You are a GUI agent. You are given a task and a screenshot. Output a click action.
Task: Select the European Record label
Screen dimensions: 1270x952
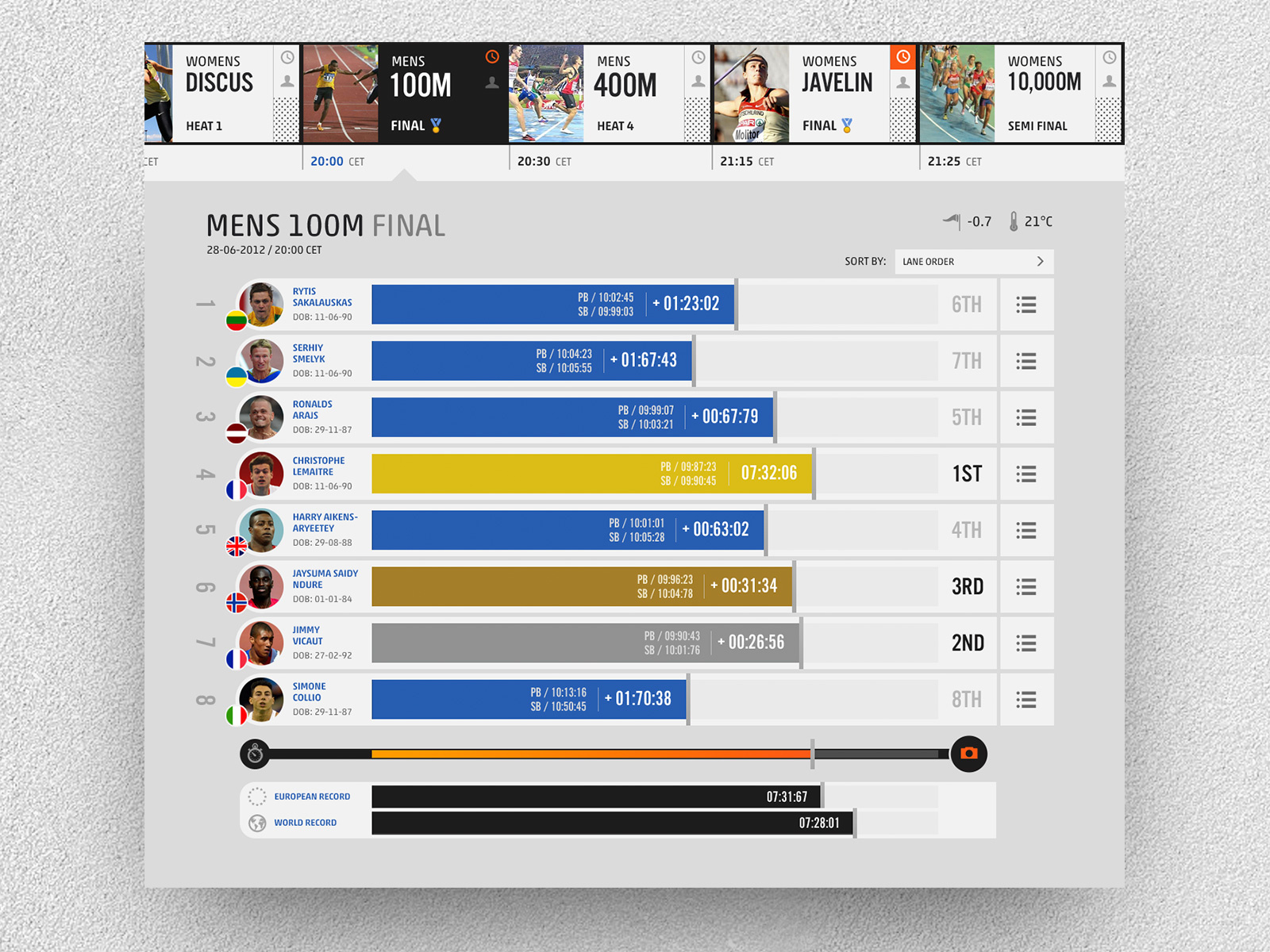312,797
